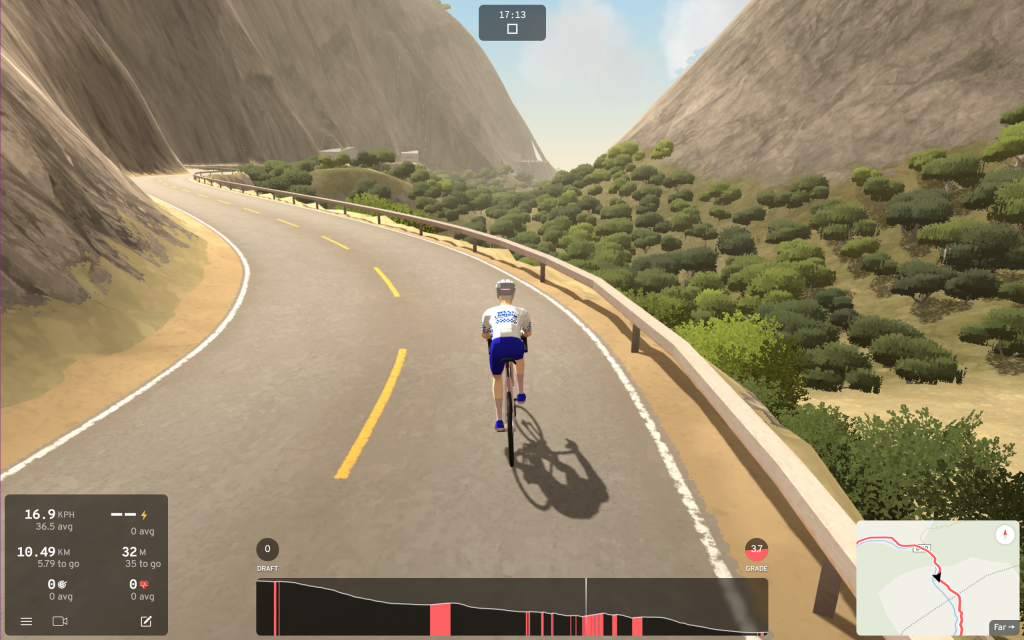Toggle the video camera icon
This screenshot has width=1024, height=640.
pos(60,621)
